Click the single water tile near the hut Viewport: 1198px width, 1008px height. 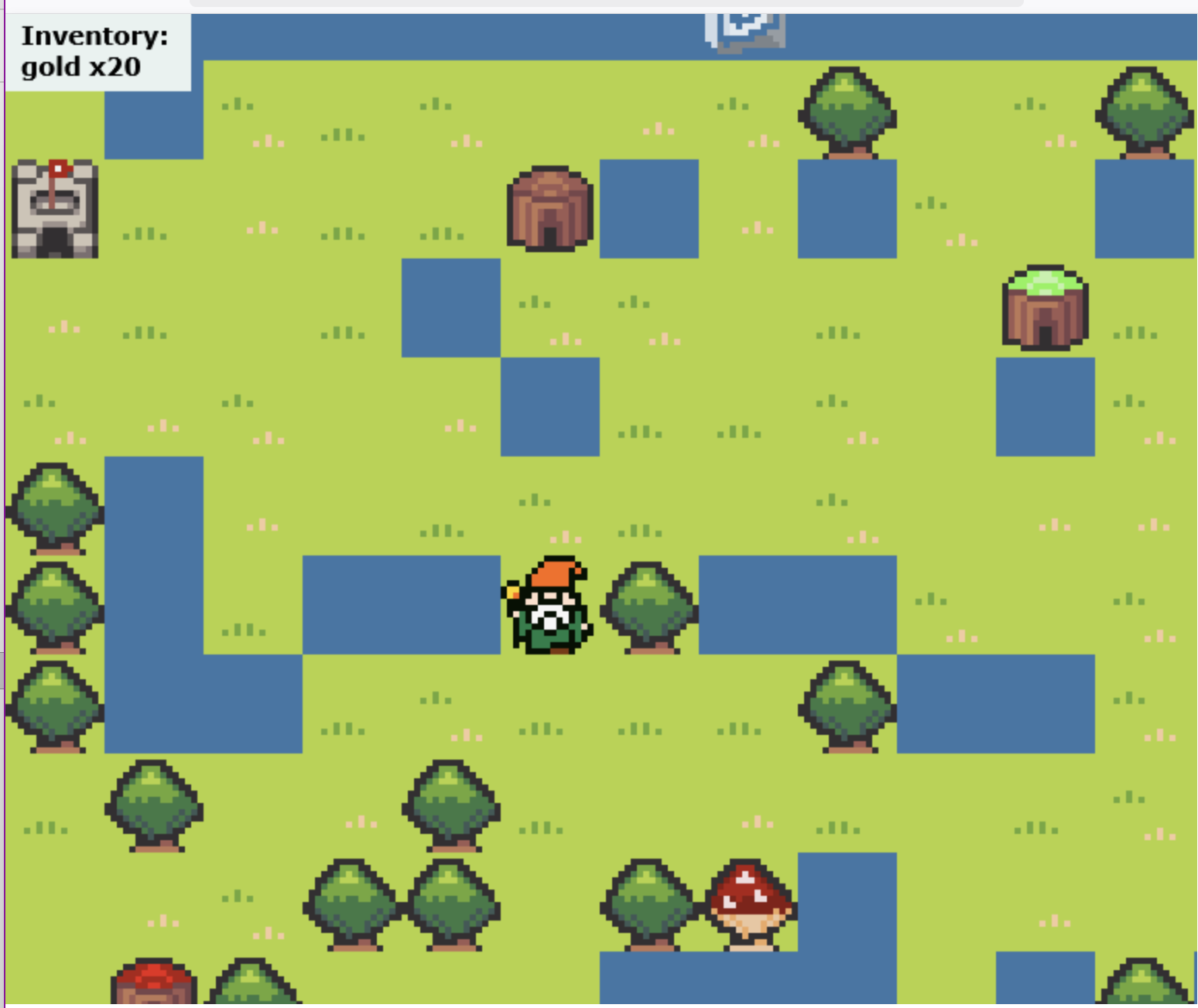point(650,209)
